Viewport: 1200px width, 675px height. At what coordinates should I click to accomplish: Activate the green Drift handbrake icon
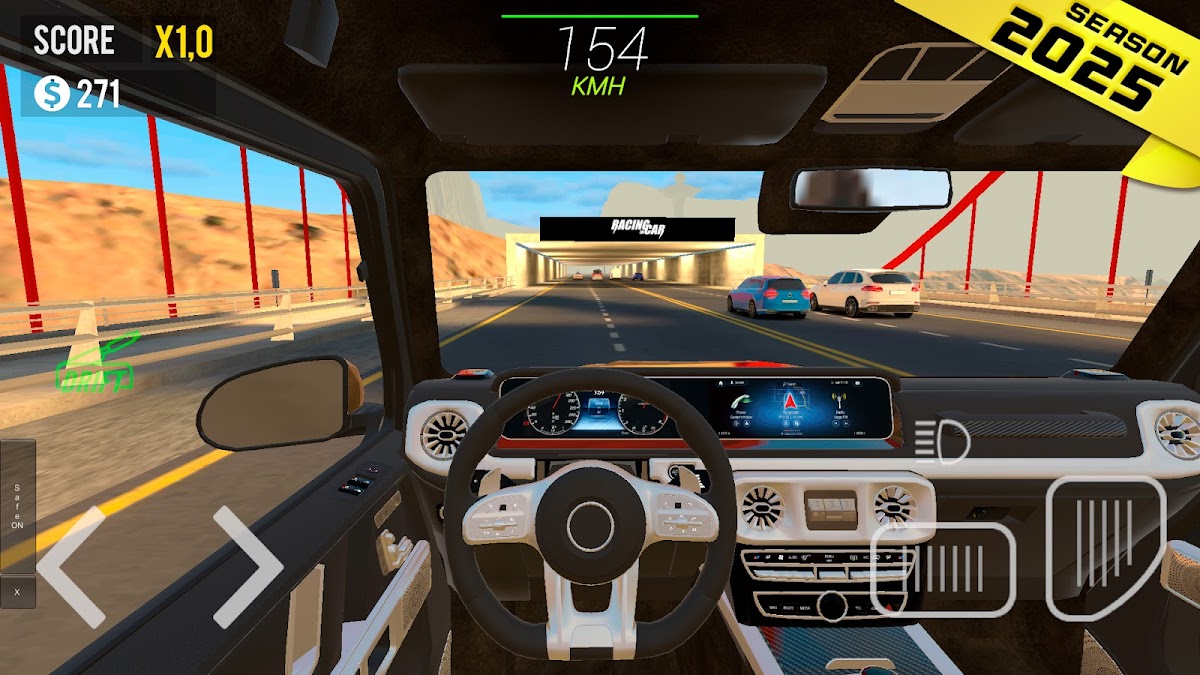pyautogui.click(x=97, y=365)
